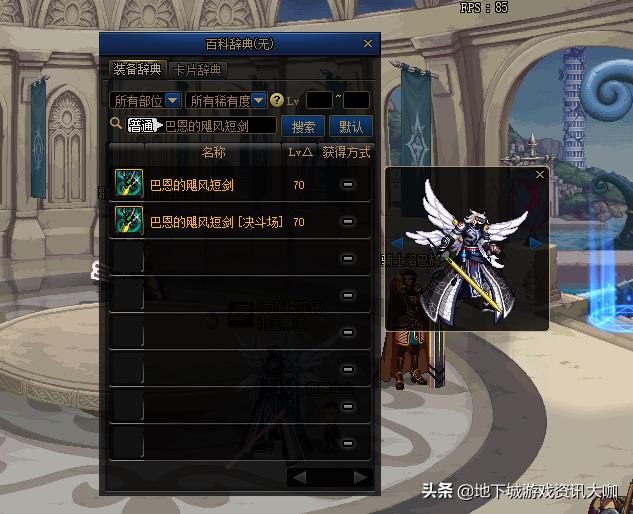
Task: Select the first 巴恩的飓风短剑 entry
Action: click(x=191, y=185)
